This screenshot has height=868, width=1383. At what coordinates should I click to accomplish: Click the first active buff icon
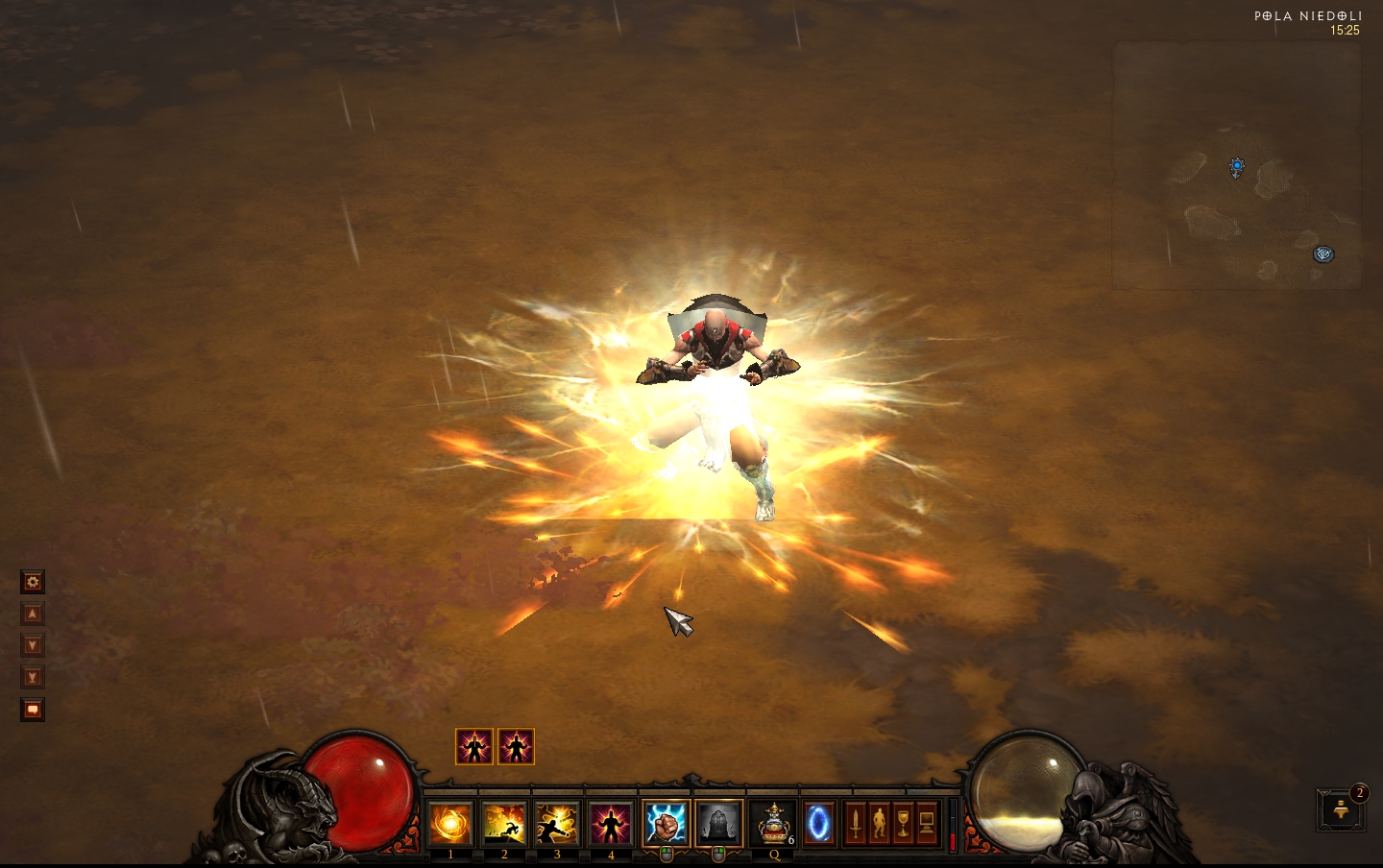point(474,746)
